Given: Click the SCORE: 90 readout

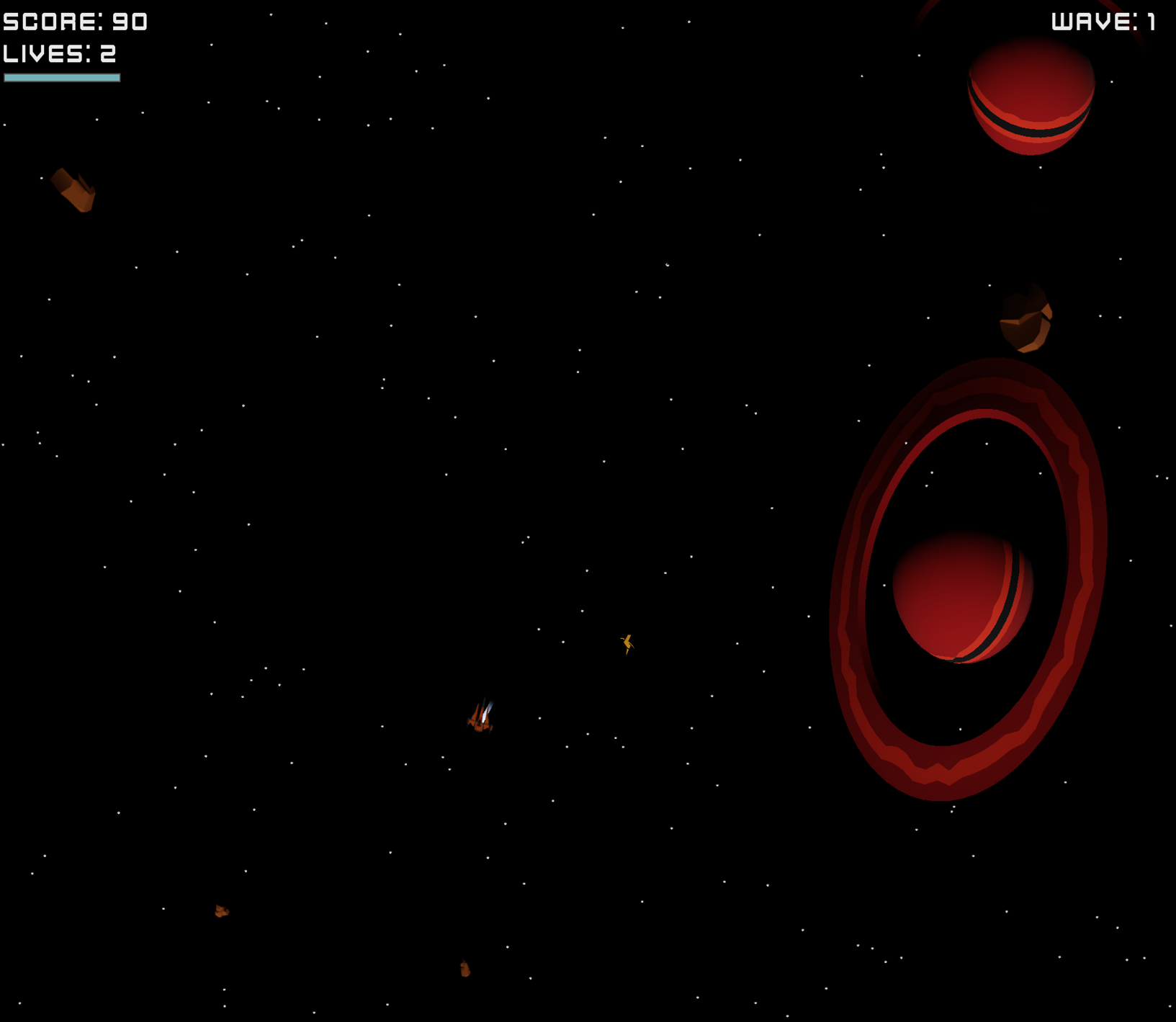Looking at the screenshot, I should tap(74, 22).
